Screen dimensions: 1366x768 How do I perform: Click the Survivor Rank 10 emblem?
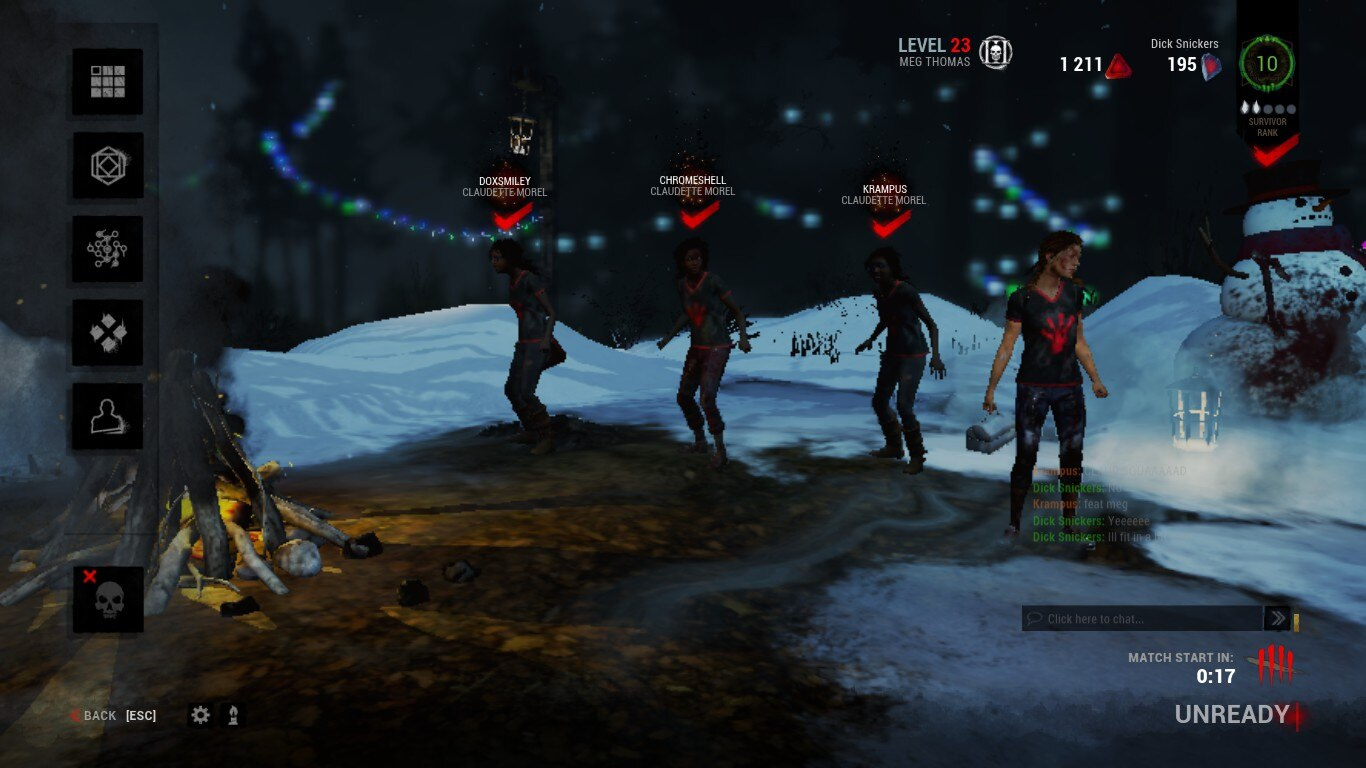[x=1267, y=65]
